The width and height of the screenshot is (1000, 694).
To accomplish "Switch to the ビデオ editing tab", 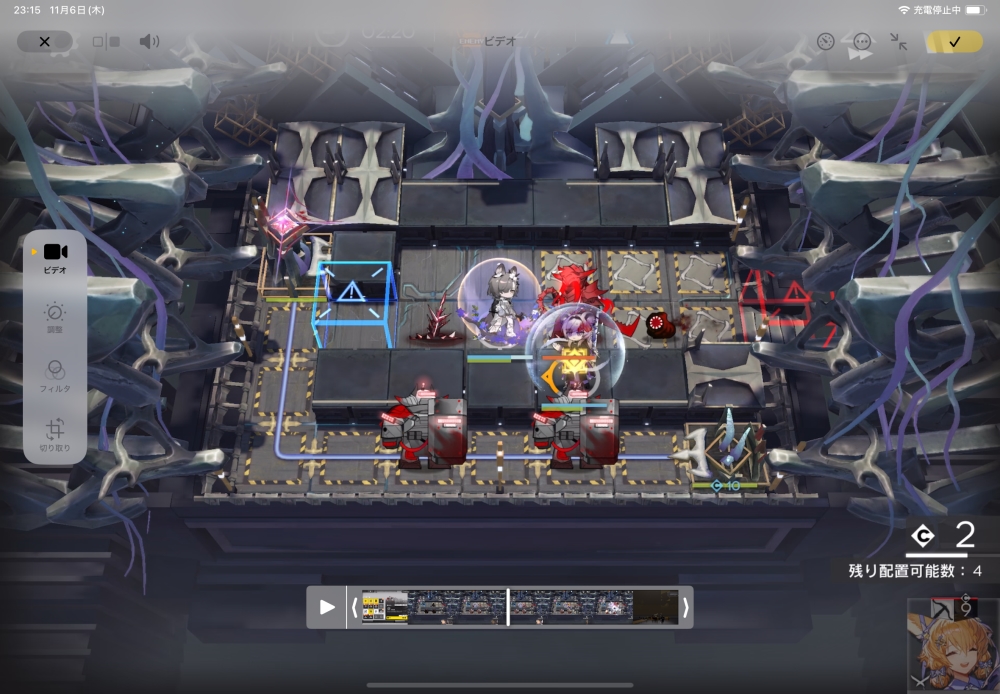I will coord(55,257).
